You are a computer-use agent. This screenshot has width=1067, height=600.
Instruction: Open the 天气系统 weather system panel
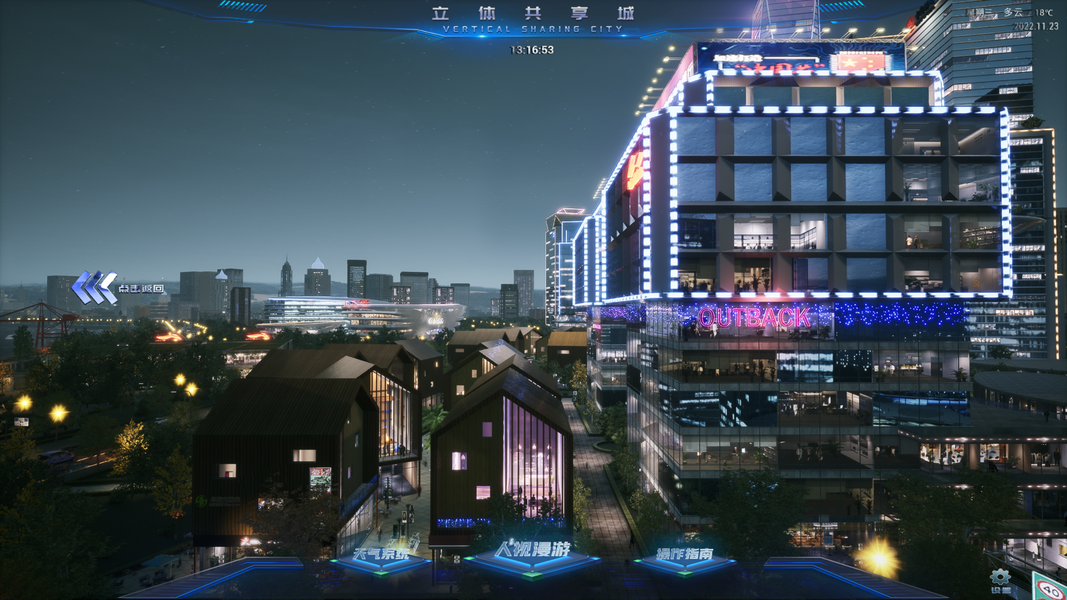381,555
